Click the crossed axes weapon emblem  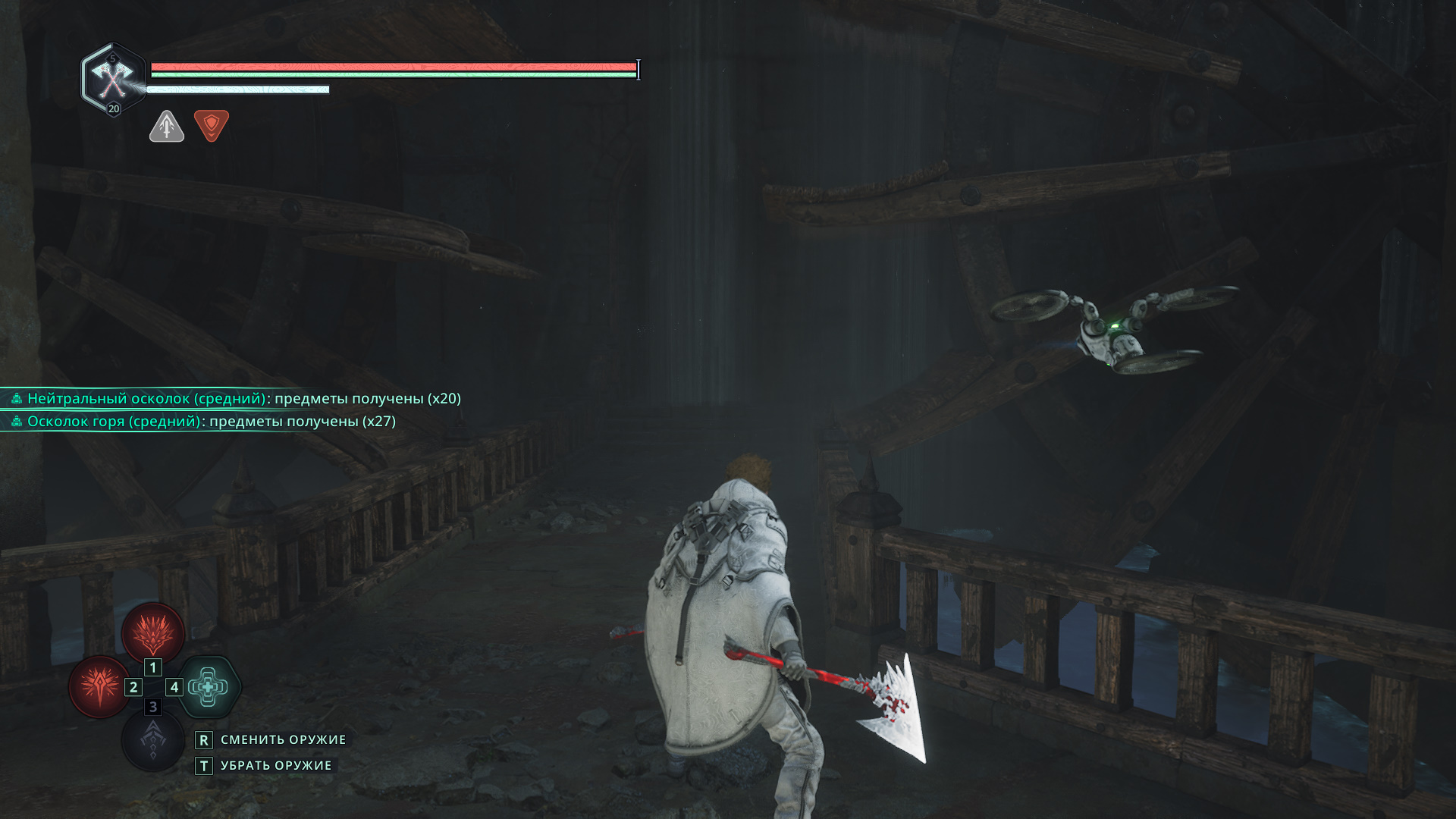113,78
